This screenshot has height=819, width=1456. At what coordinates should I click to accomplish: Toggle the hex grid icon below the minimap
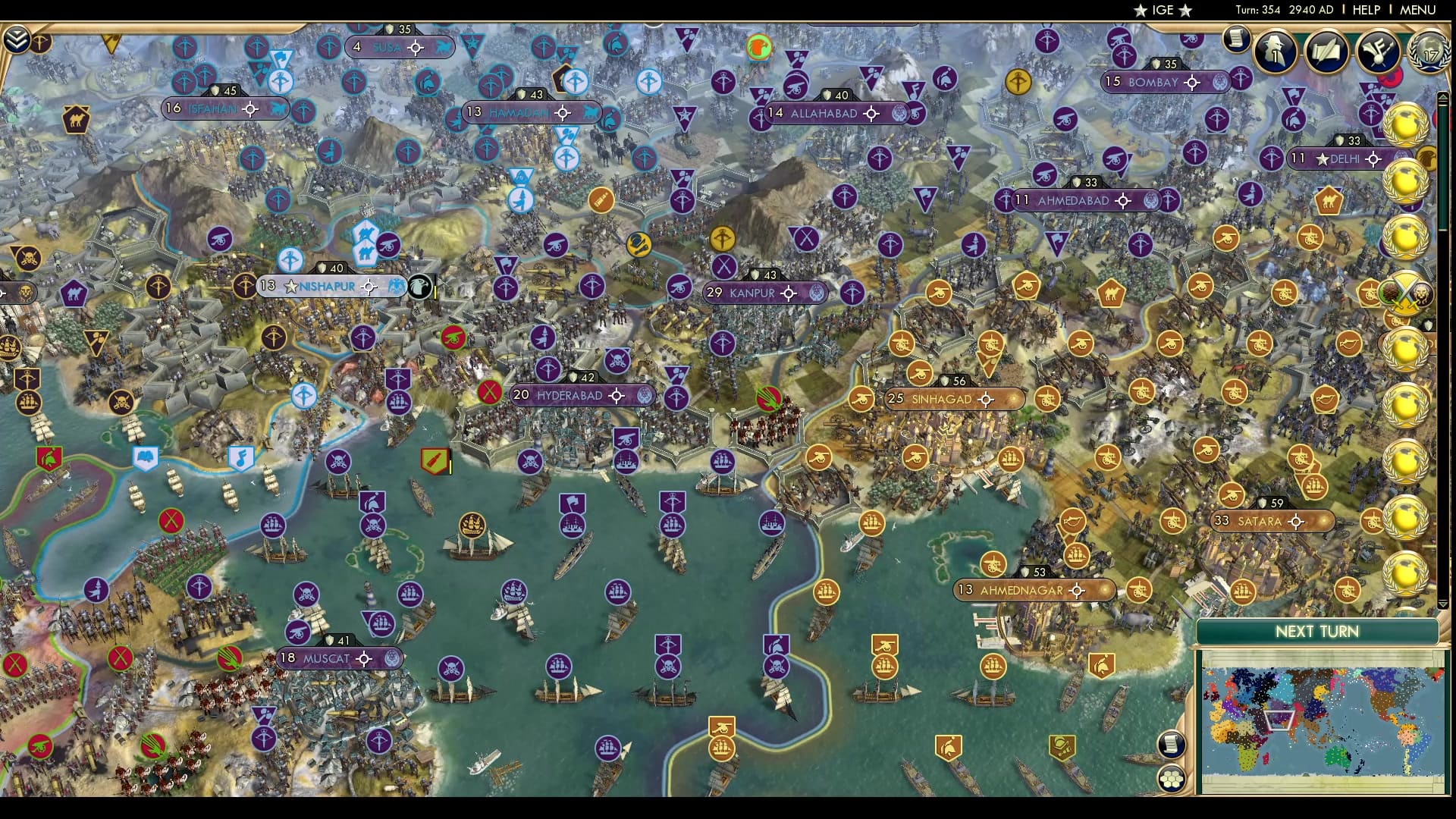pos(1172,778)
